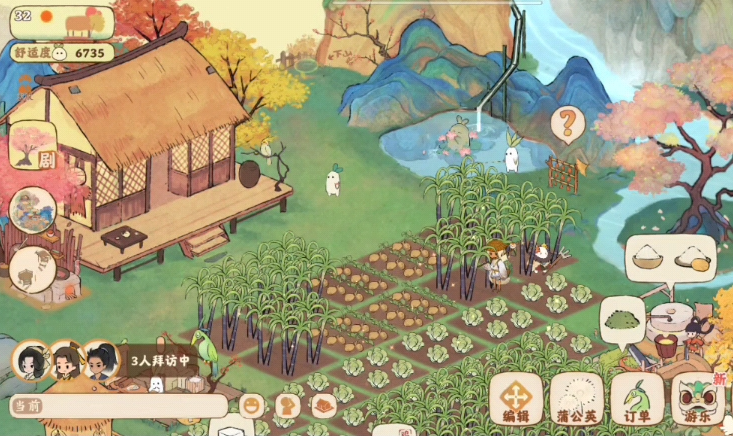Collect the flour bowls bubble above millstone

point(670,258)
